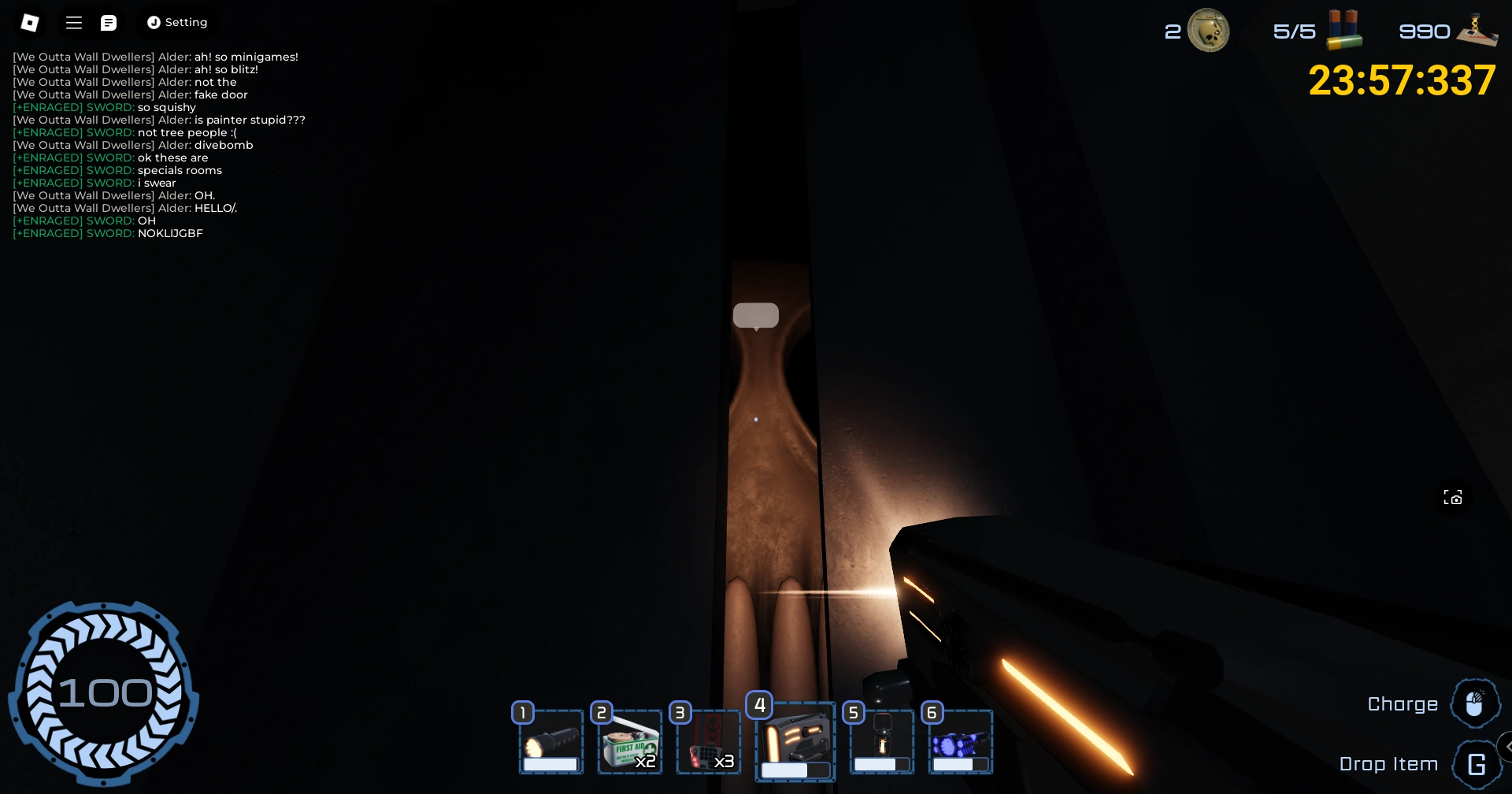The image size is (1512, 794).
Task: Open the Roblox logo menu
Action: tap(30, 22)
